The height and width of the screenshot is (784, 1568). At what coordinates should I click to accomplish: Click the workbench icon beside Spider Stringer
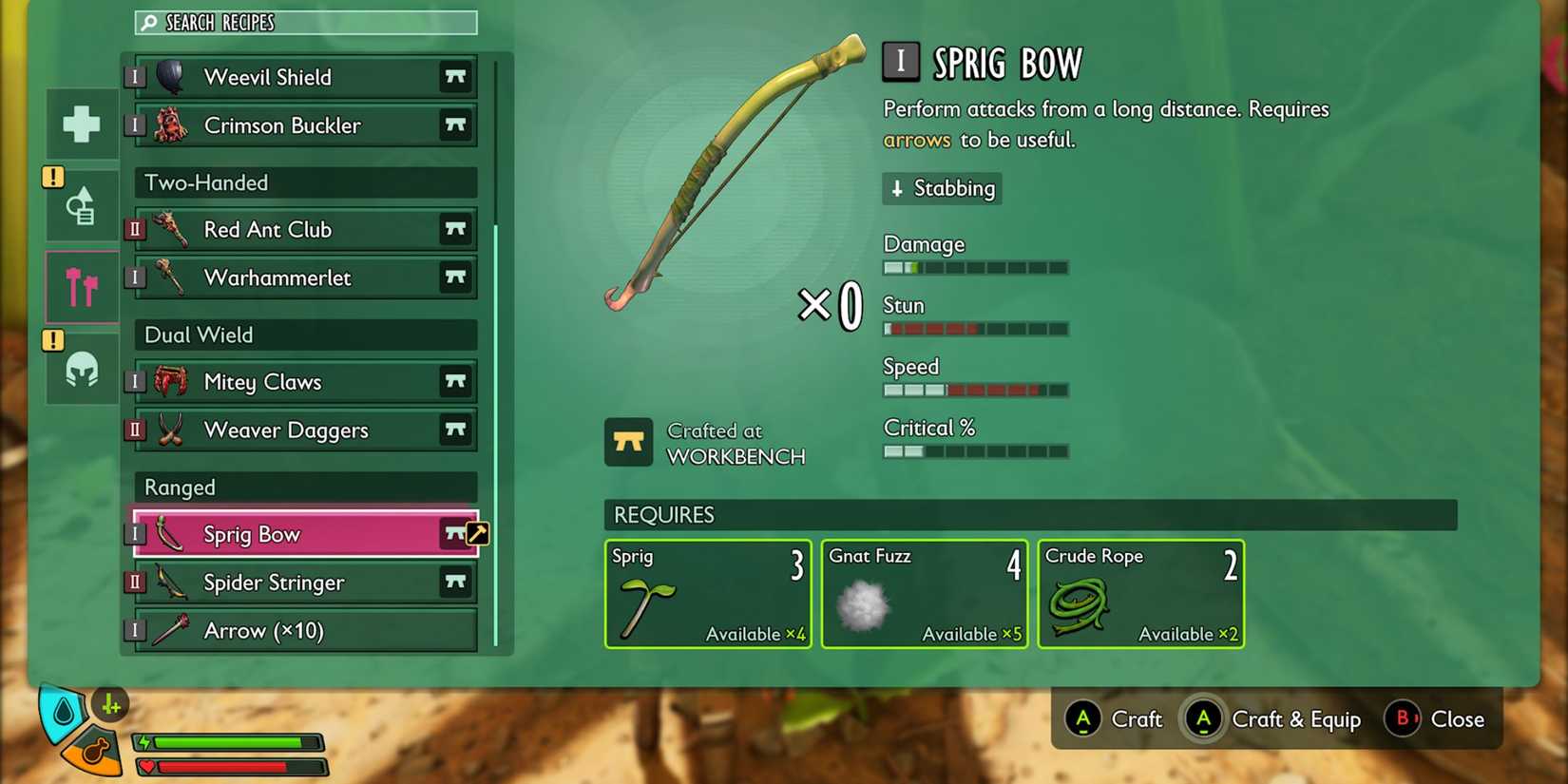pyautogui.click(x=455, y=582)
